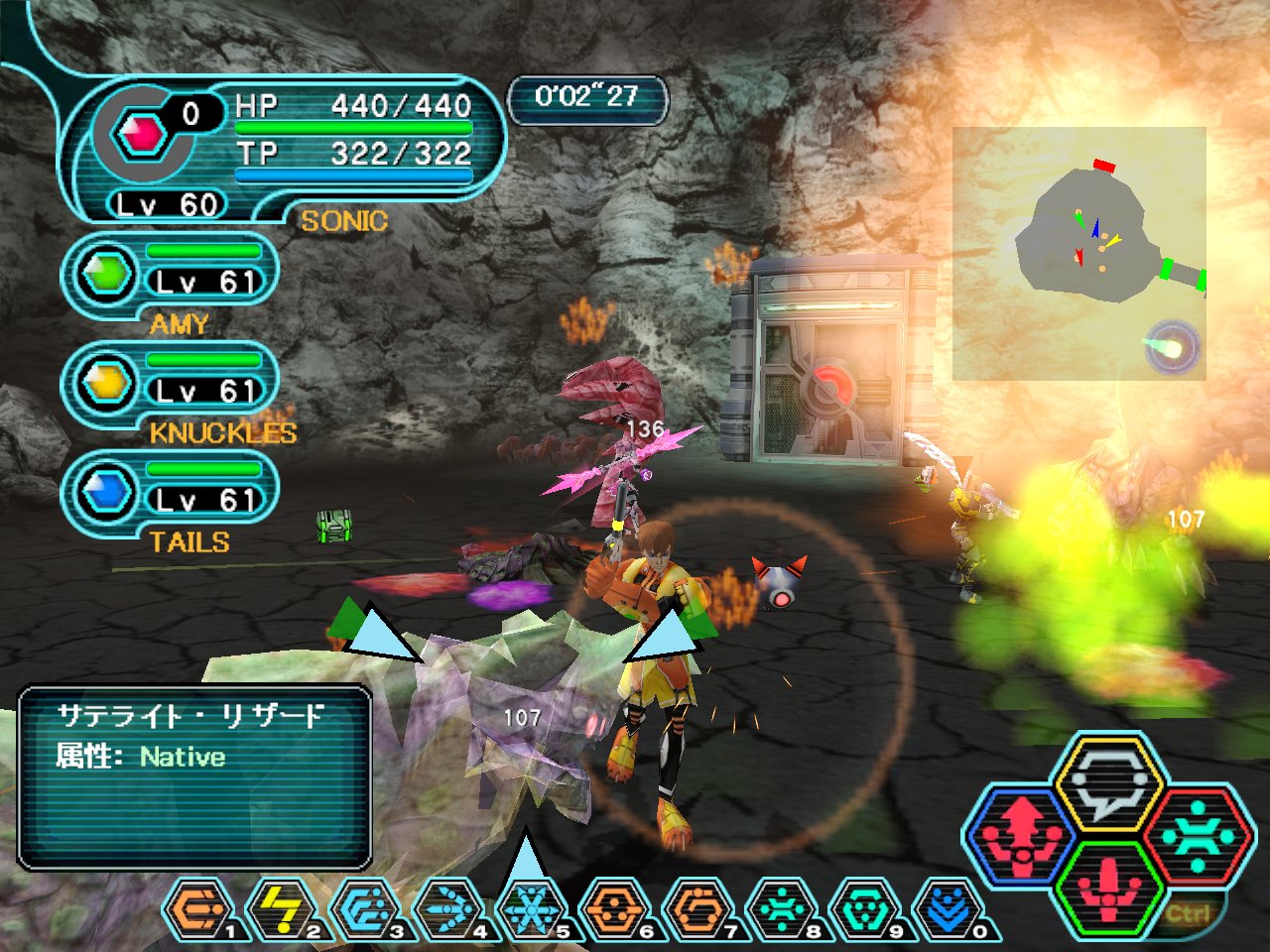Use the blue-bordered heavy attack action
The image size is (1270, 952).
(1021, 835)
